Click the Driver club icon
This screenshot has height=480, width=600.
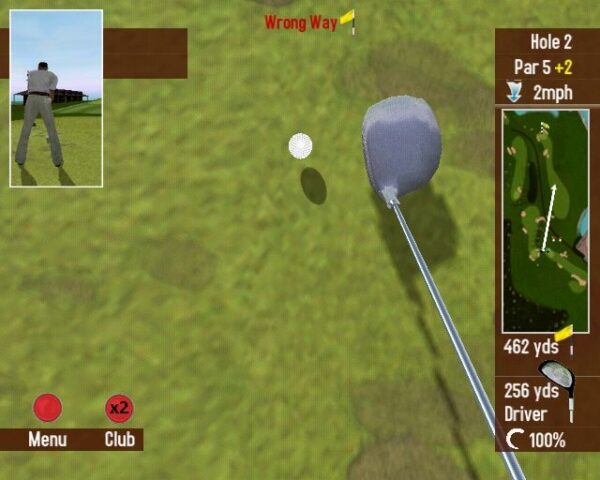pos(559,385)
